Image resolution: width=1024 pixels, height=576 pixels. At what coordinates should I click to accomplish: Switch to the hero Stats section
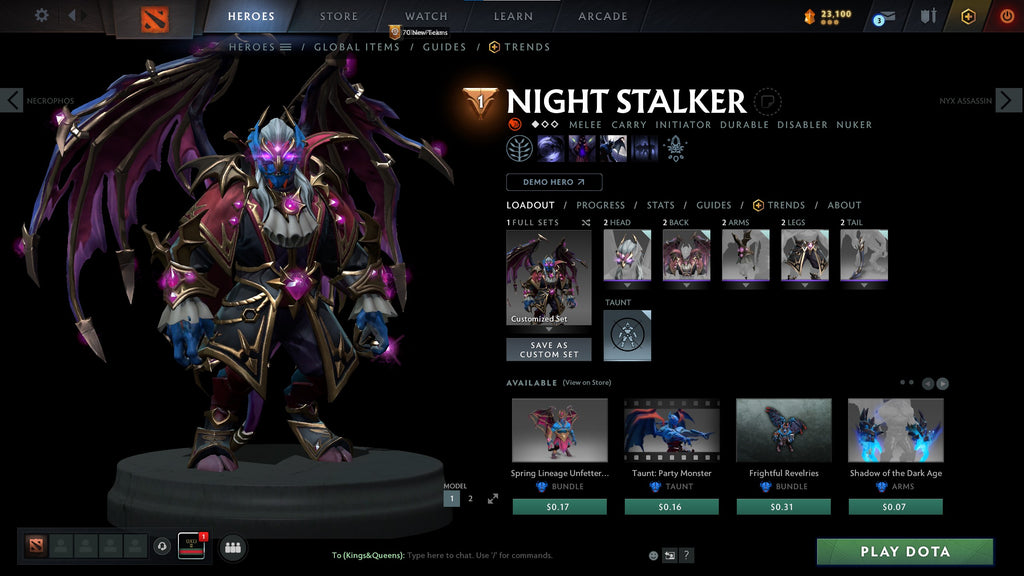click(660, 205)
